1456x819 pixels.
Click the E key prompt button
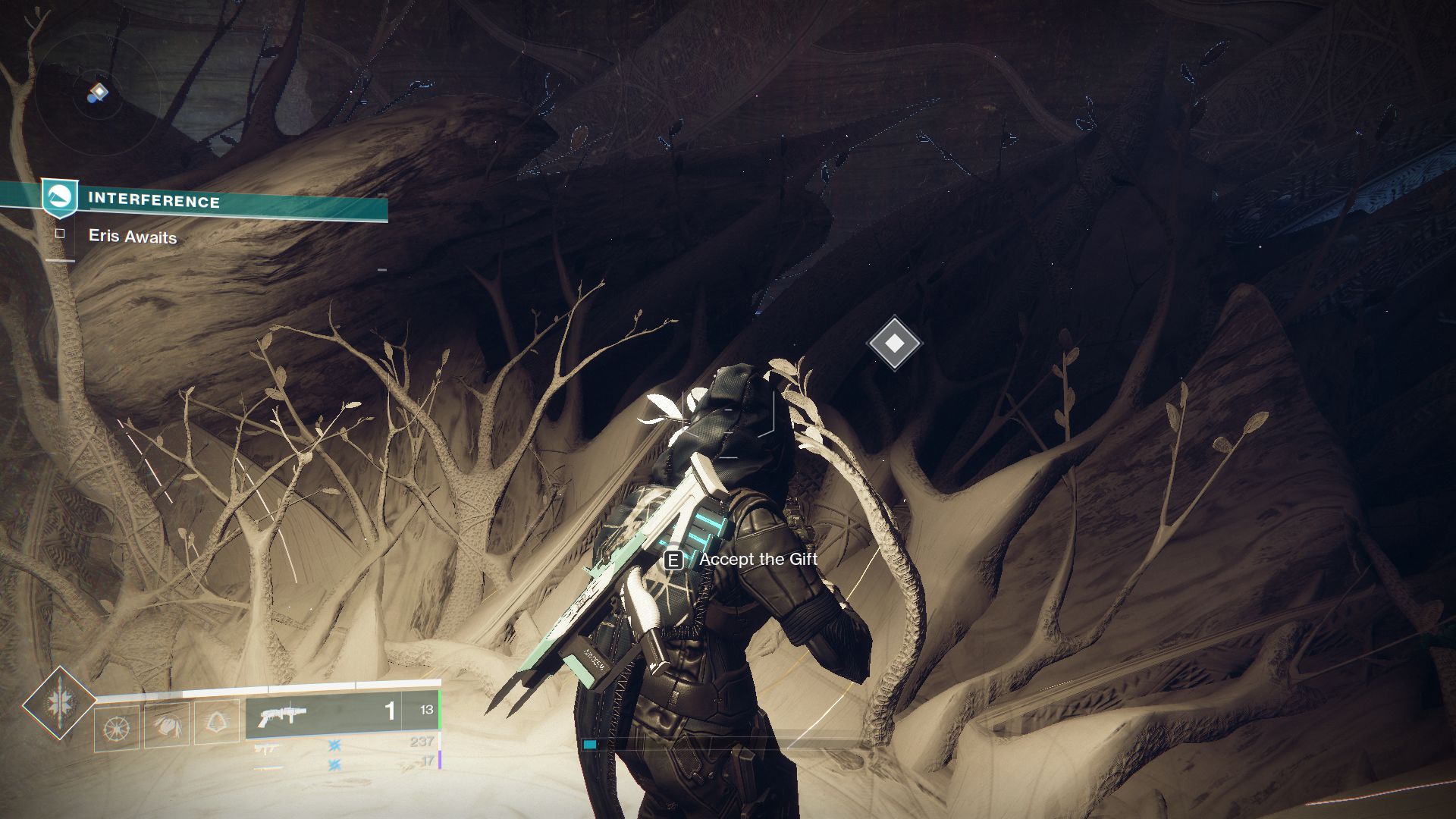[672, 561]
